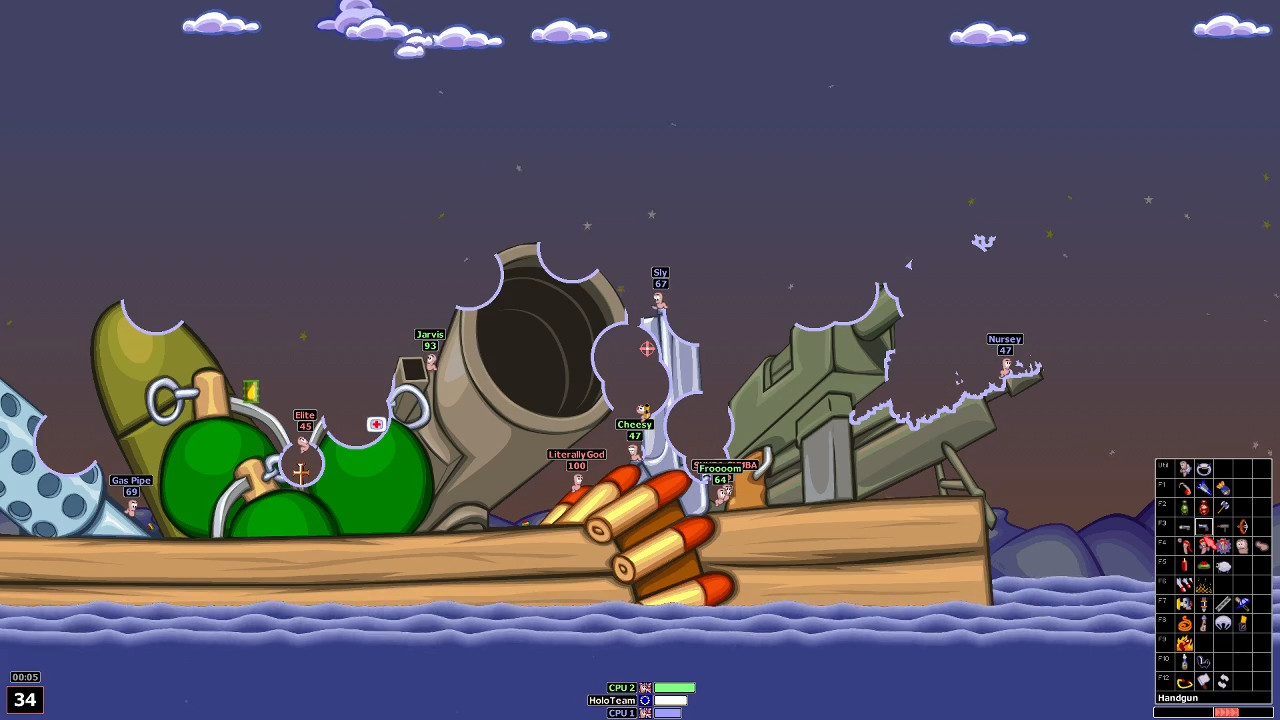Equip the Ninja Rope
Screen dimensions: 1280x720
[1185, 623]
